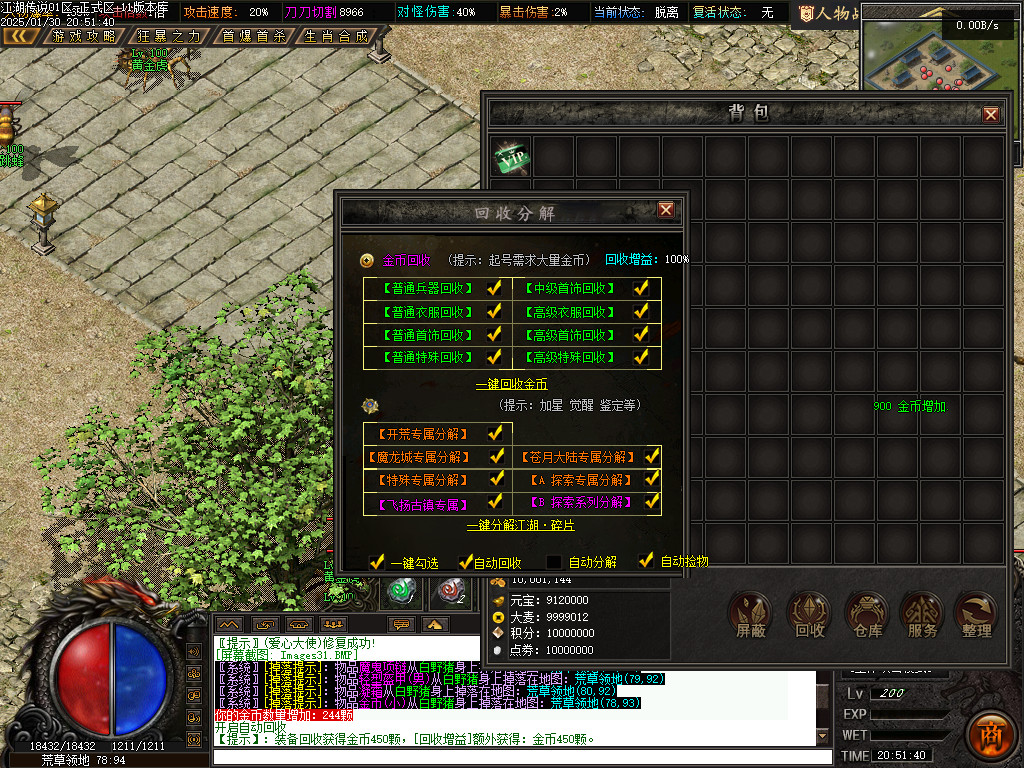This screenshot has height=768, width=1024.
Task: Click the 一键分解江湖·碎片 link
Action: click(520, 525)
